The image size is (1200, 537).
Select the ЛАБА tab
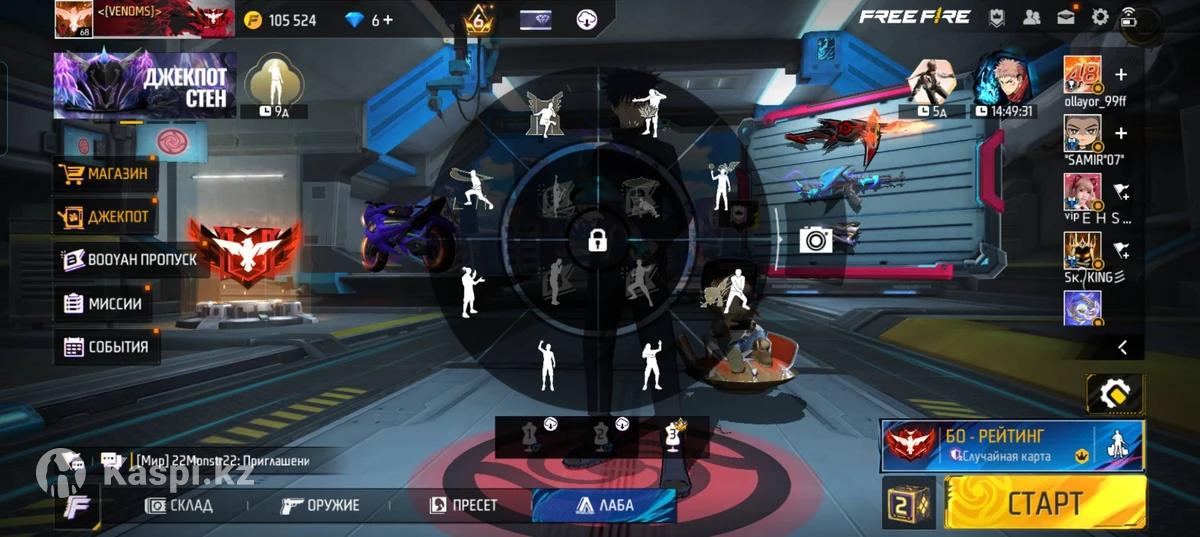pyautogui.click(x=605, y=505)
